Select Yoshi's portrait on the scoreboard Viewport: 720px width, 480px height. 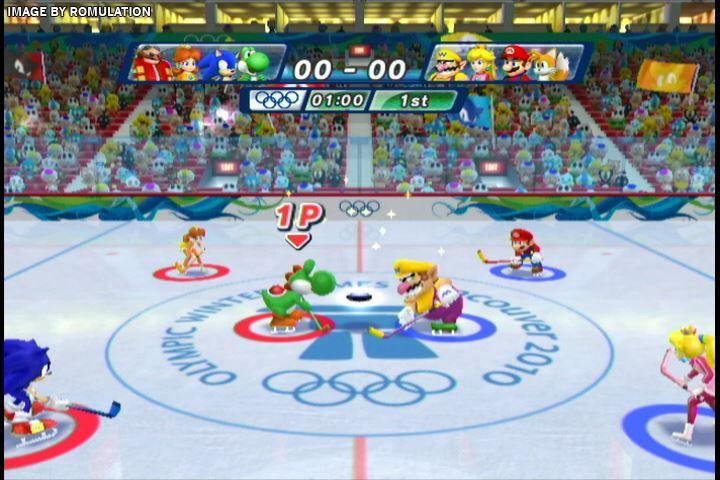coord(254,64)
